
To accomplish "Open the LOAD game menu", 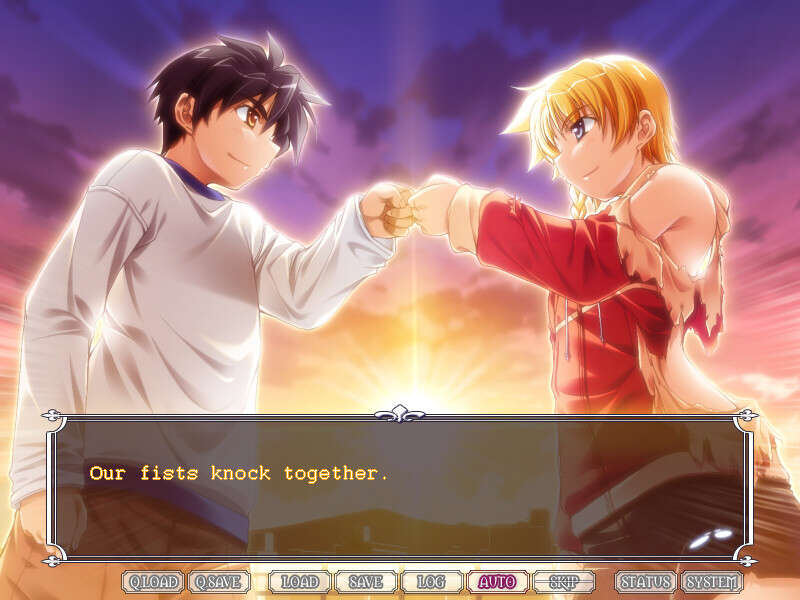I will click(x=299, y=582).
